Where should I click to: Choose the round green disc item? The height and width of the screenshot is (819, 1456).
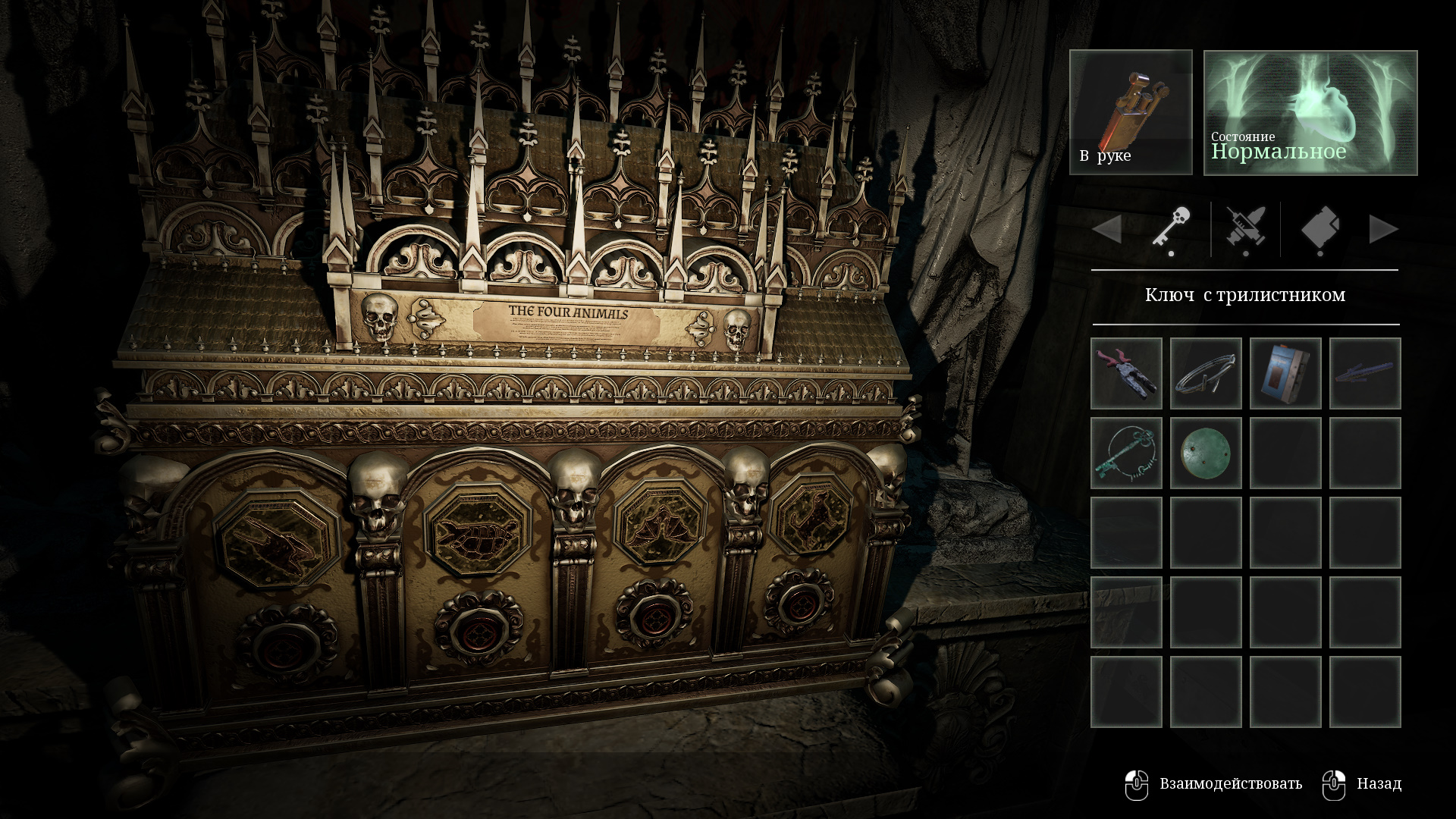pyautogui.click(x=1206, y=453)
